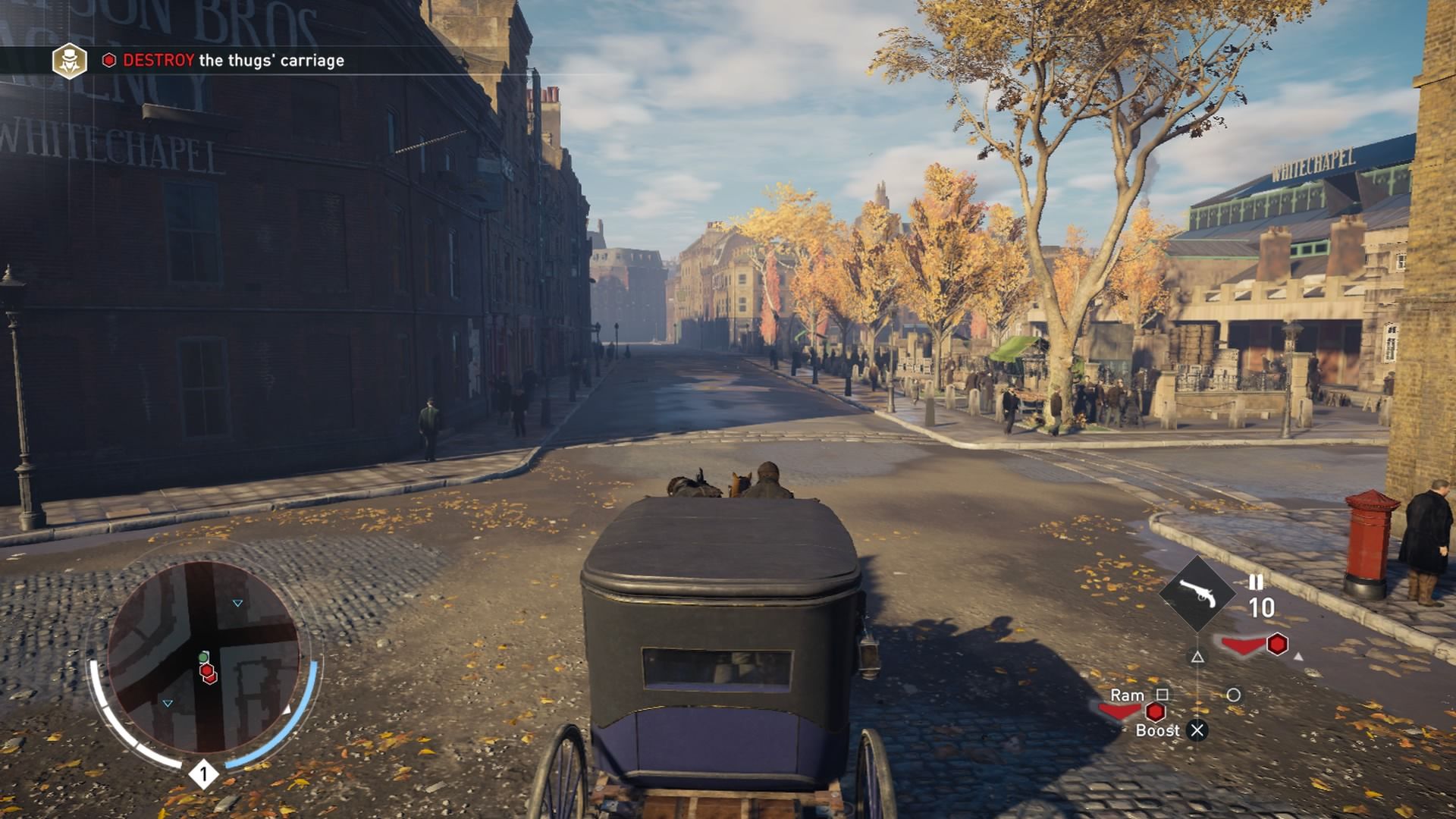The height and width of the screenshot is (819, 1456).
Task: Select the revolver weapon icon
Action: tap(1197, 593)
